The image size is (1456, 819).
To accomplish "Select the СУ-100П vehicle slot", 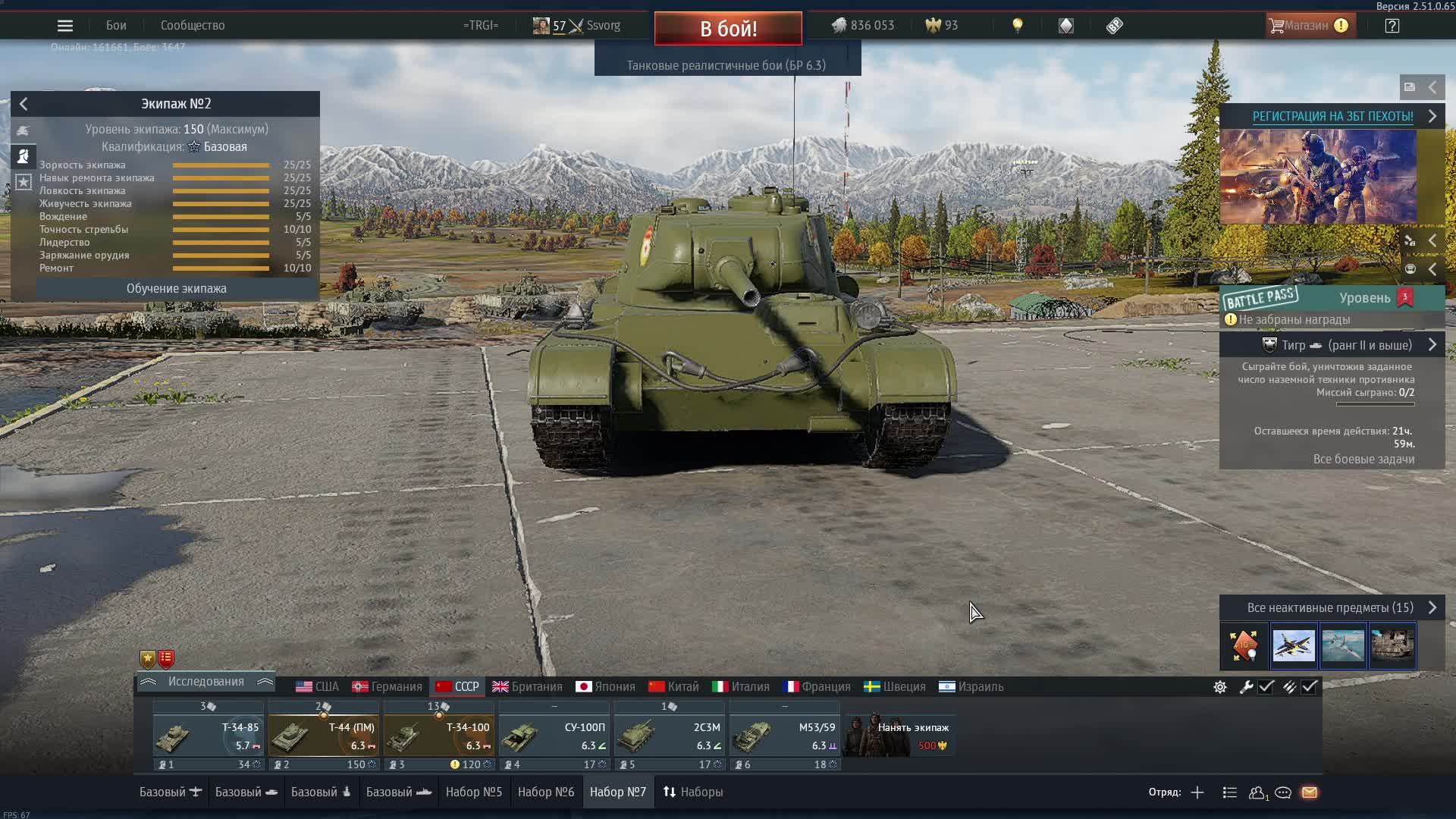I will 554,735.
